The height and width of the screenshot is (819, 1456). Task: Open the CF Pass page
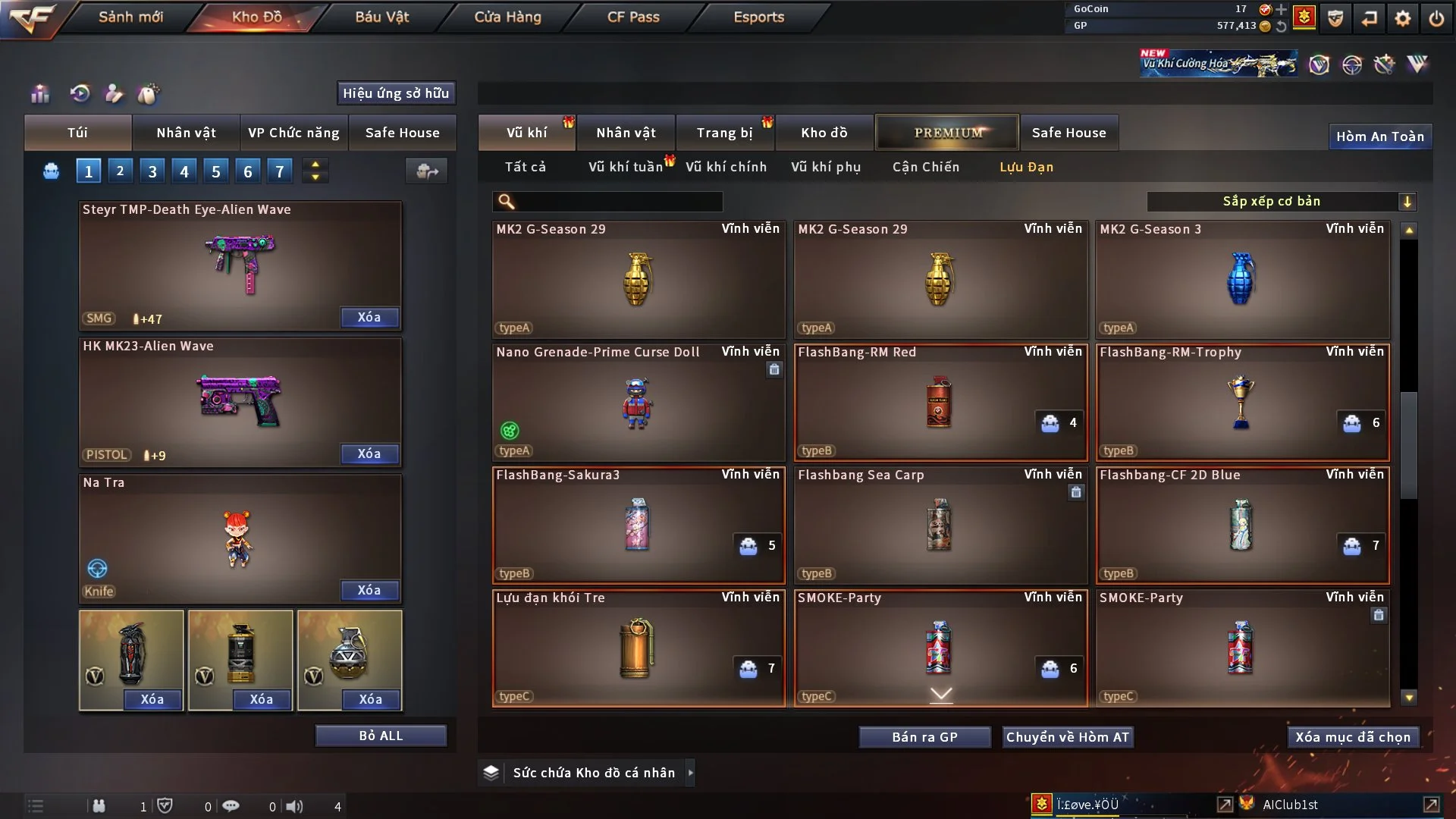(x=633, y=17)
